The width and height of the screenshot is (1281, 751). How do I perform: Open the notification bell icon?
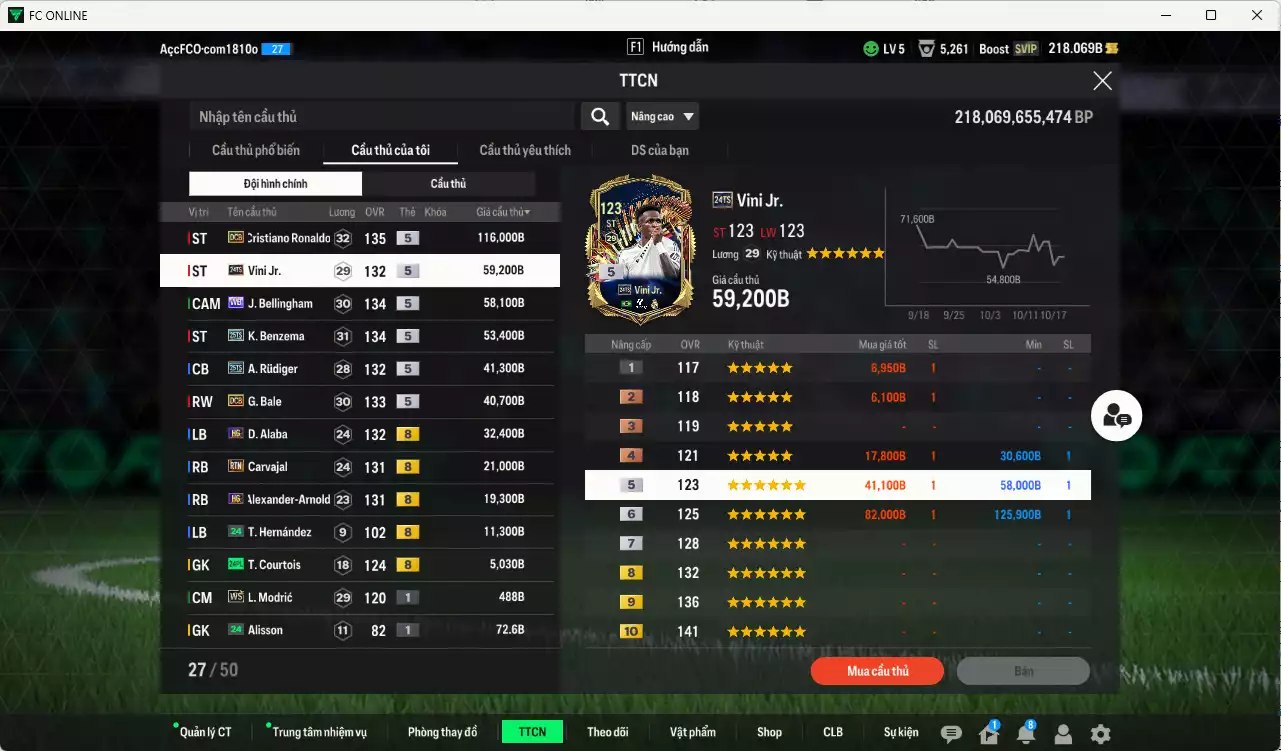1025,734
